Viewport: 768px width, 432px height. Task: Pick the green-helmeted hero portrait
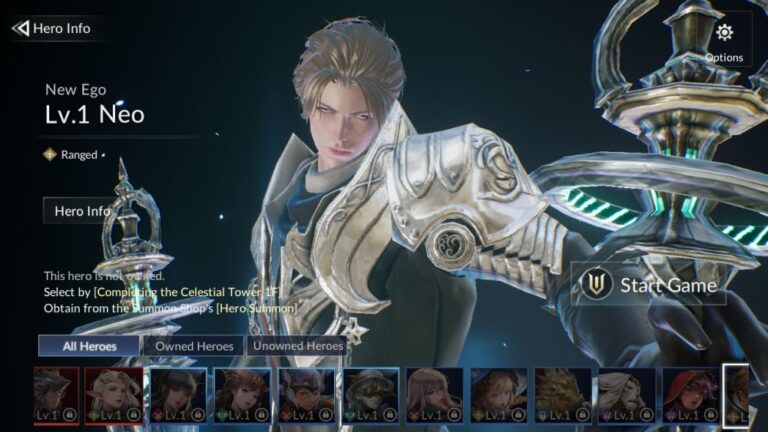(x=371, y=394)
